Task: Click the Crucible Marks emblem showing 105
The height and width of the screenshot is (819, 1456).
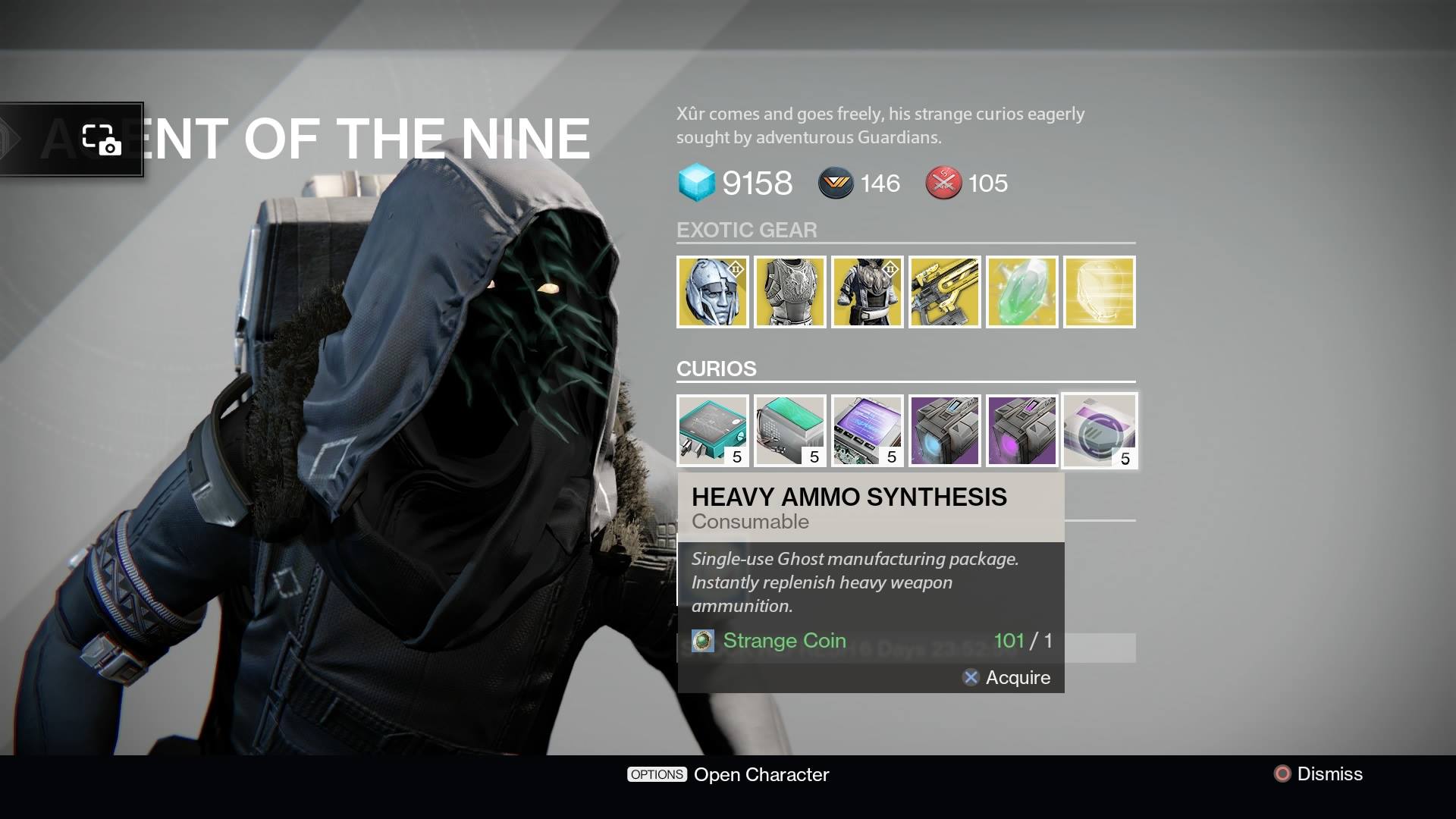Action: 943,183
